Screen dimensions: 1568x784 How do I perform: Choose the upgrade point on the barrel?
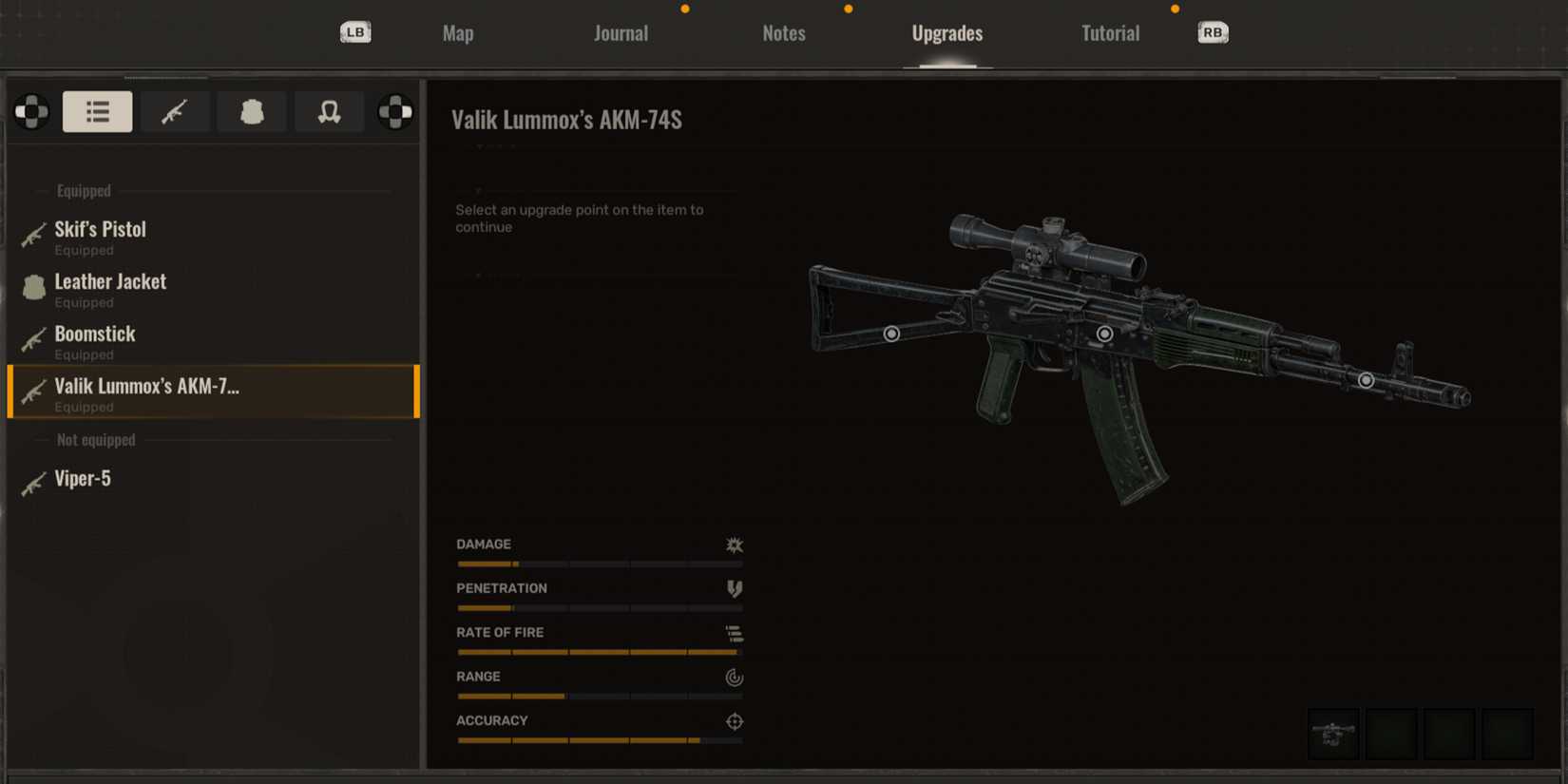pos(1366,380)
